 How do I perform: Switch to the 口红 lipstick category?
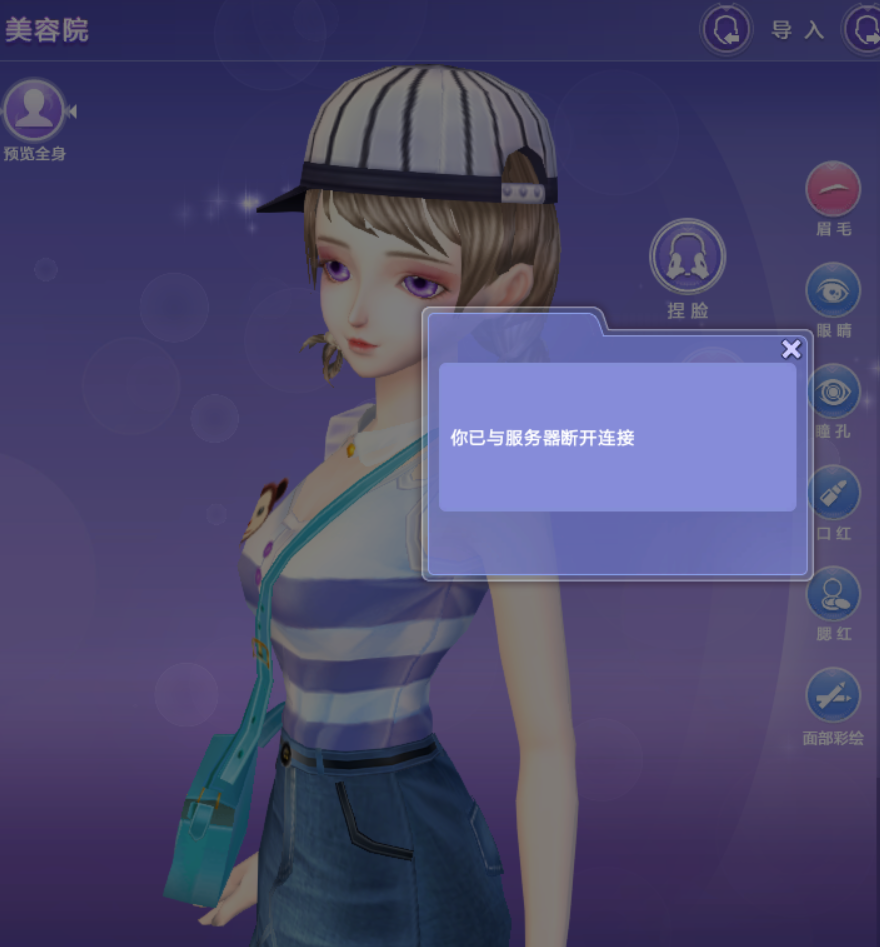tap(833, 493)
